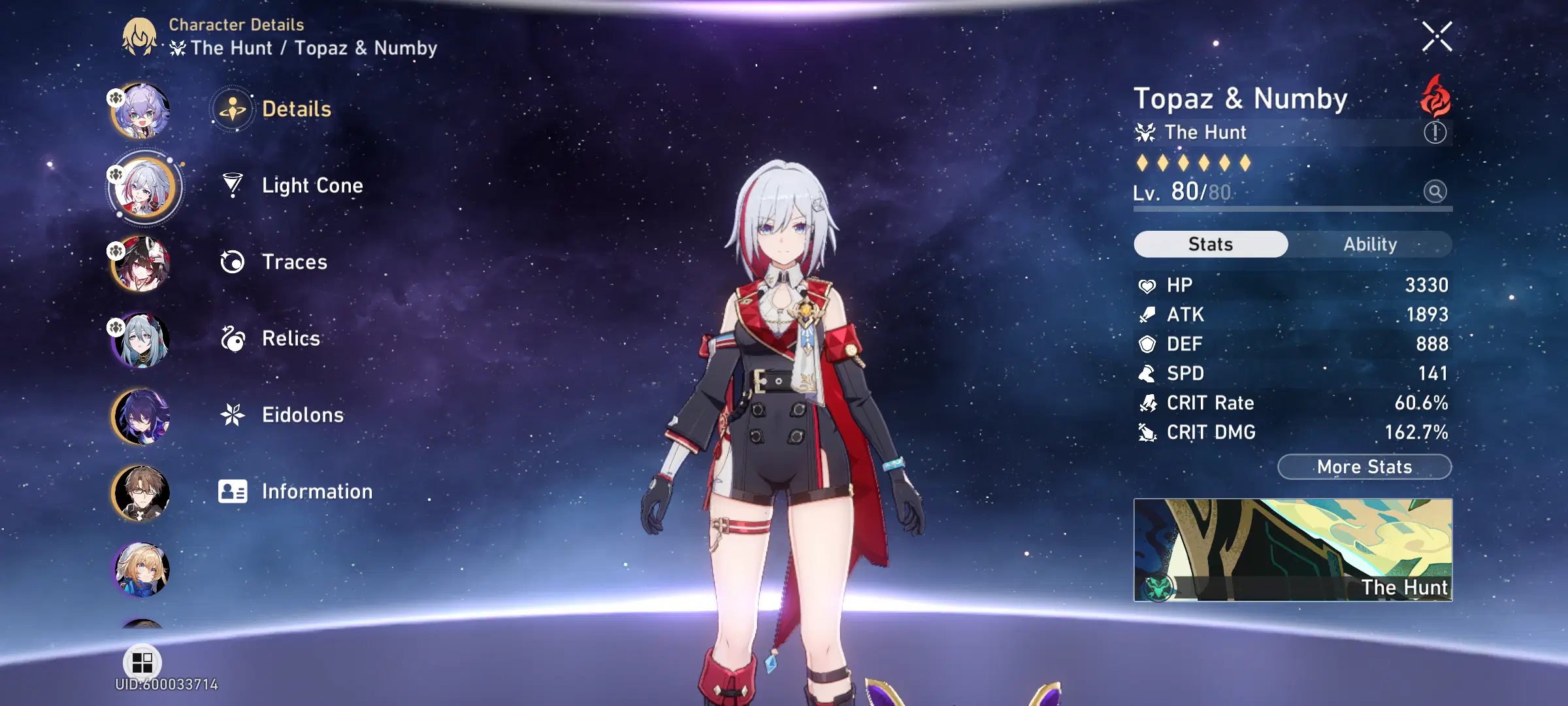This screenshot has width=1568, height=706.
Task: Switch to the Stats tab
Action: point(1210,244)
